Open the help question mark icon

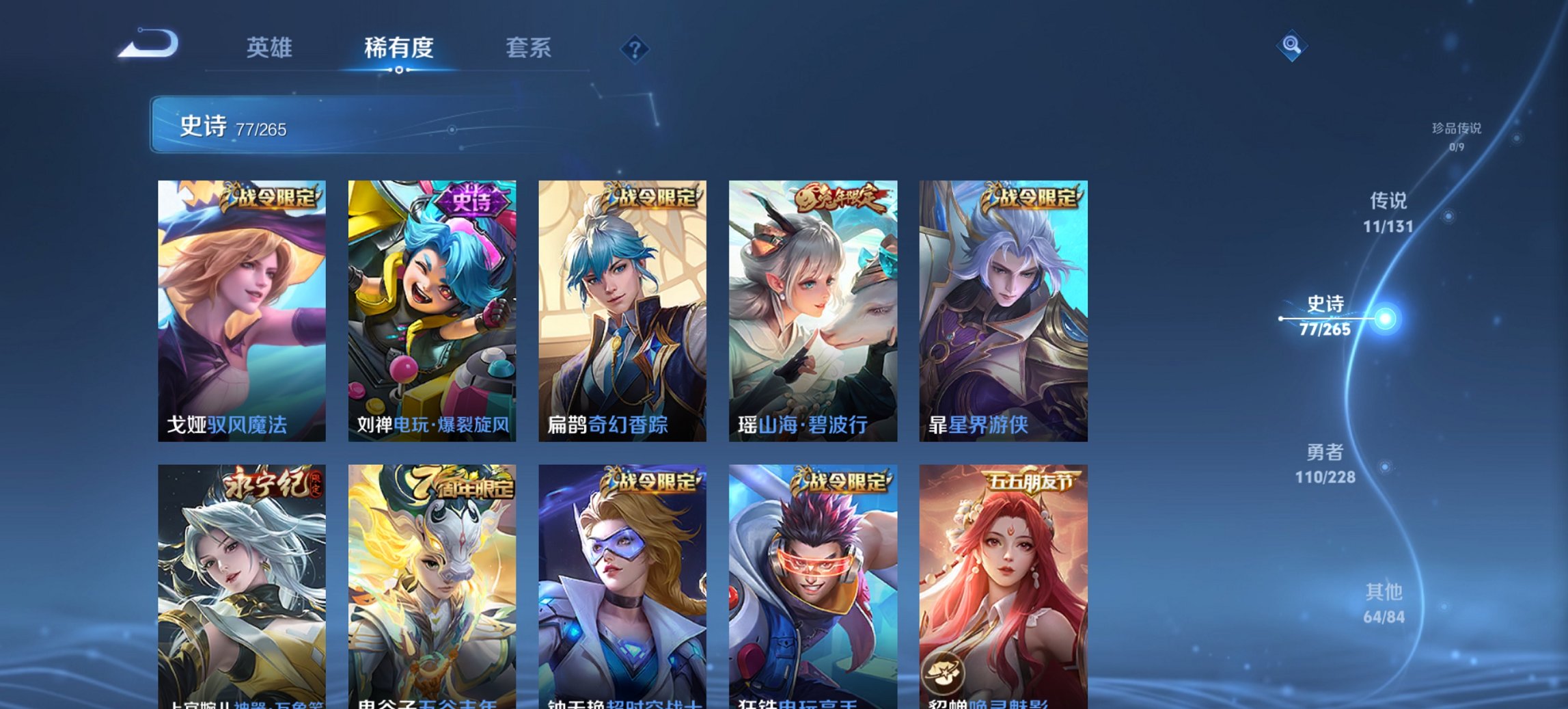point(634,48)
